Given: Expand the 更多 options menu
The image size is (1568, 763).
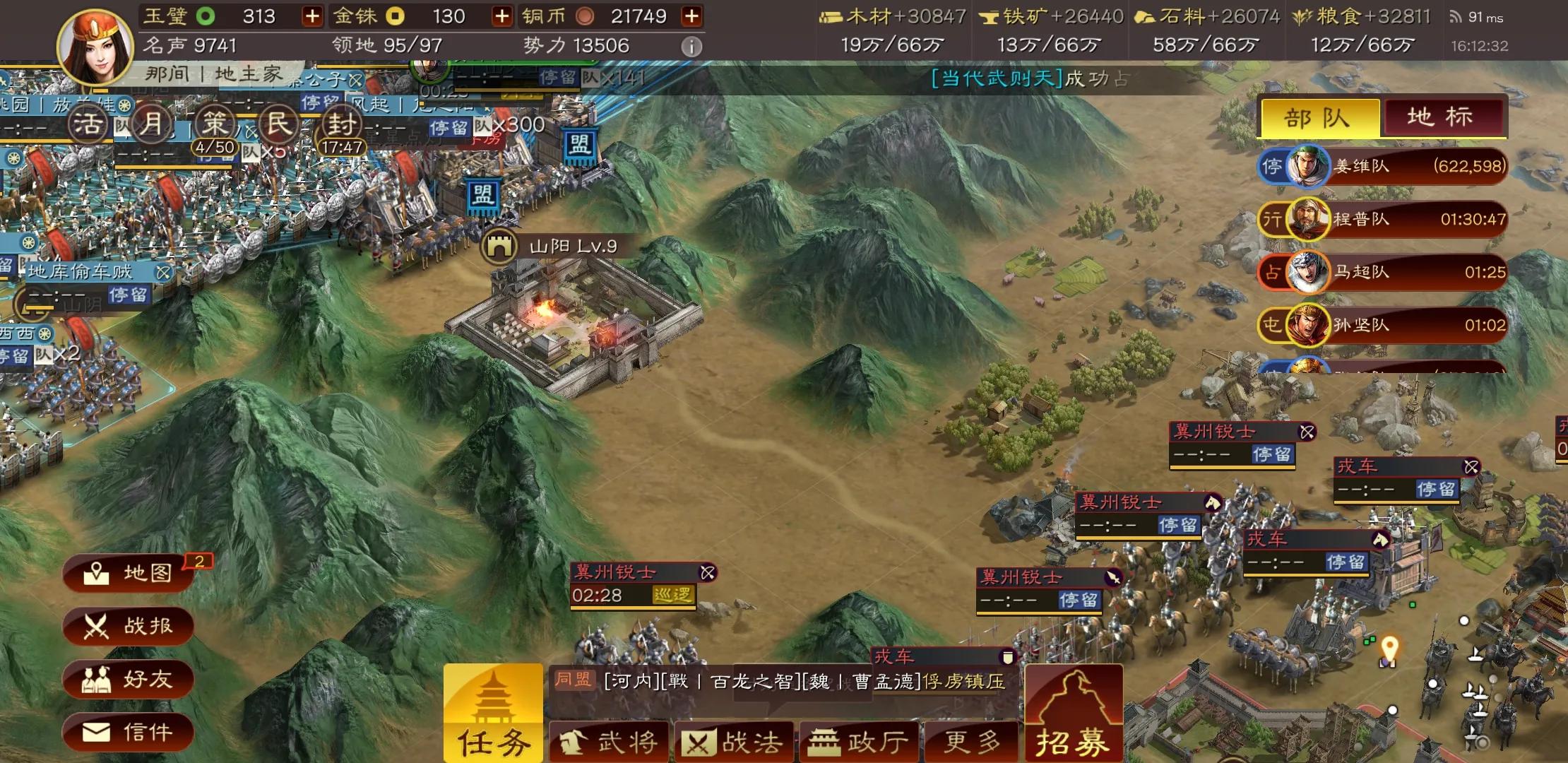Looking at the screenshot, I should pos(973,740).
